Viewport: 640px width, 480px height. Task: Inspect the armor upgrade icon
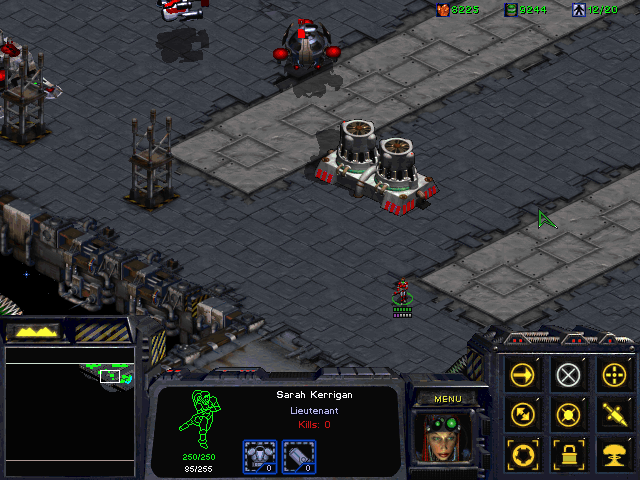click(259, 456)
